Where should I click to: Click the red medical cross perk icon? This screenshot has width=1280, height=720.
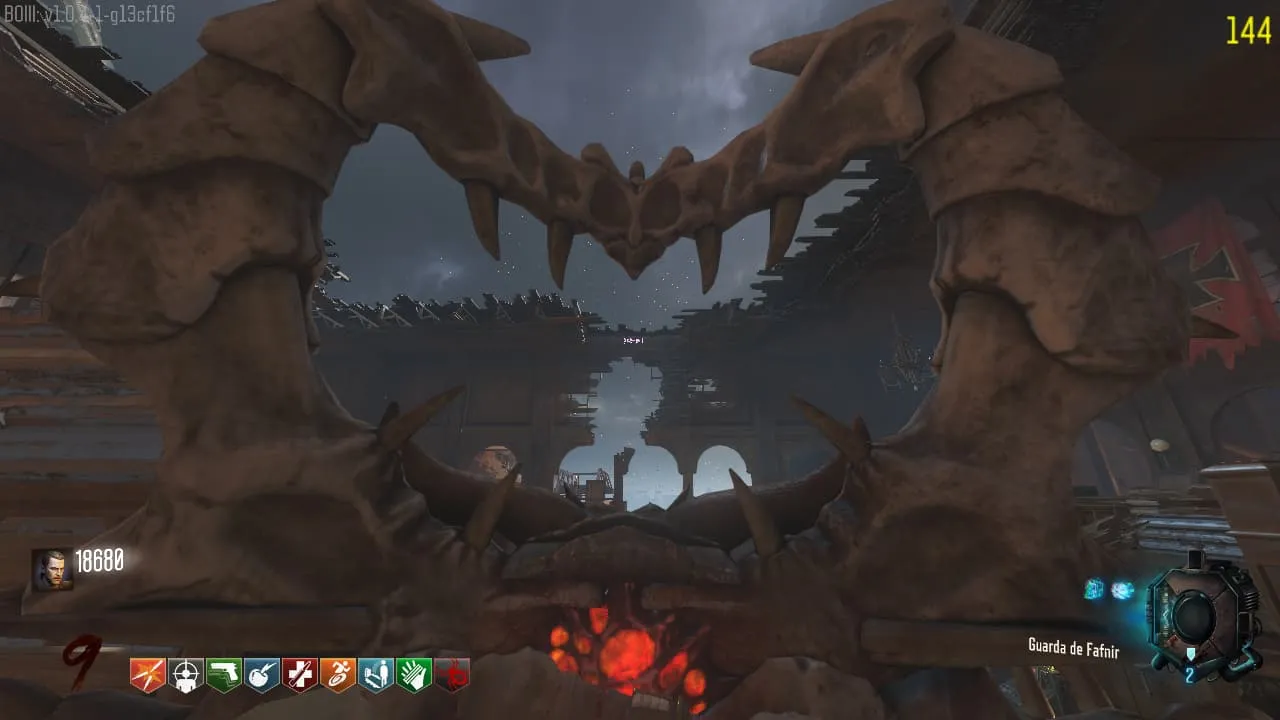pos(300,675)
